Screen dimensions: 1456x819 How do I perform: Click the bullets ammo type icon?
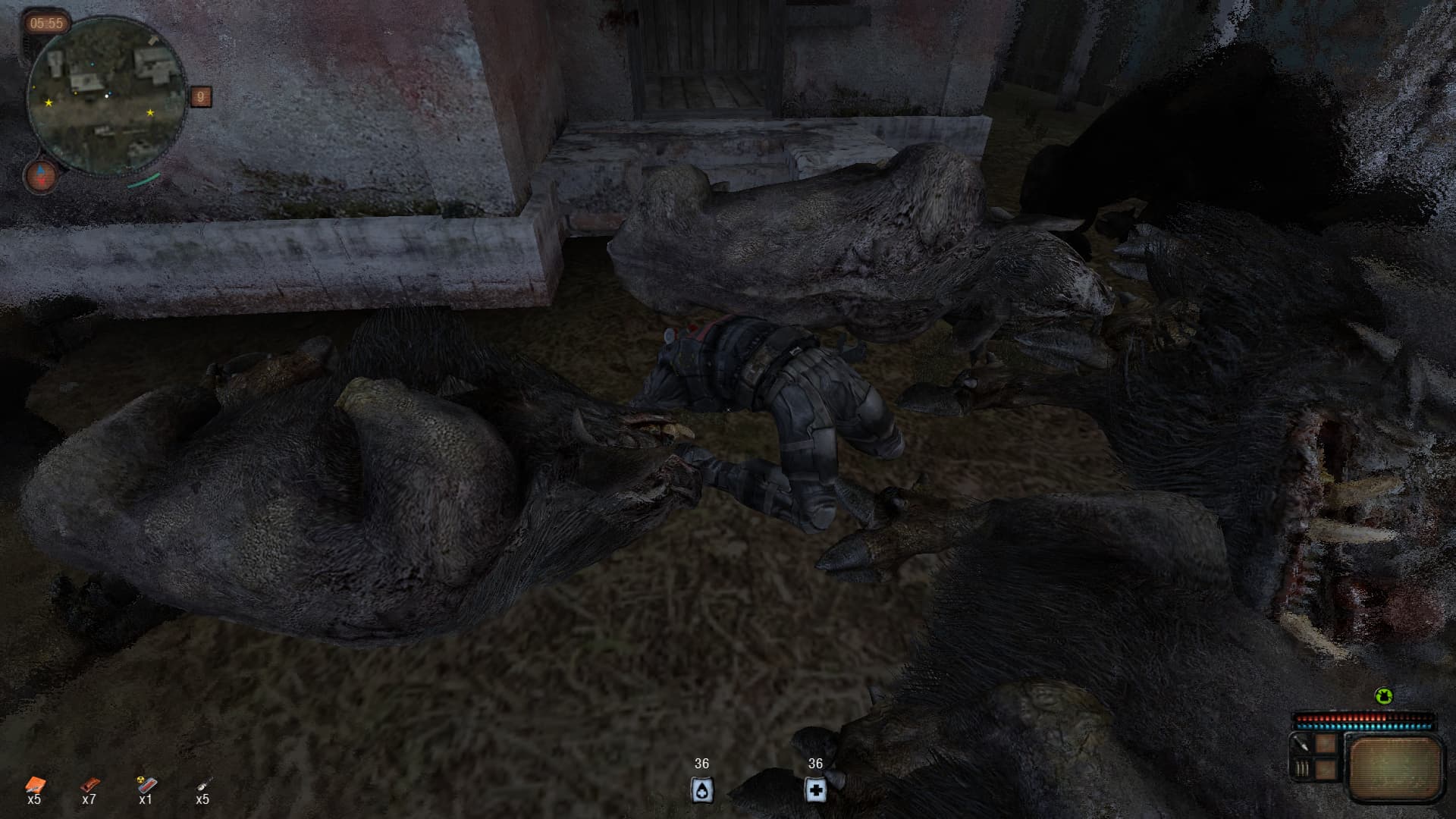1302,769
